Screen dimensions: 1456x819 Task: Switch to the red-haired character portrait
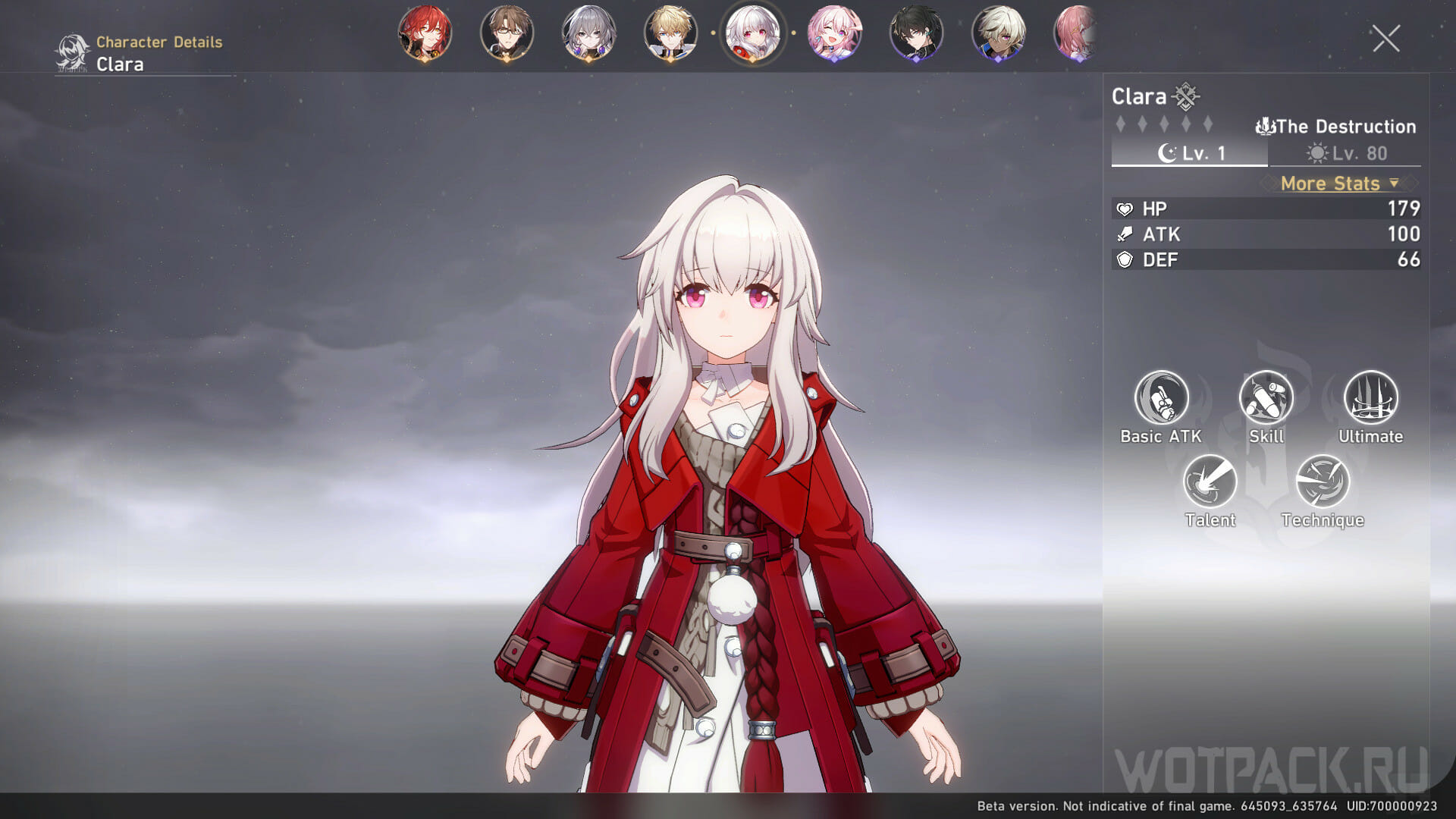(x=425, y=33)
